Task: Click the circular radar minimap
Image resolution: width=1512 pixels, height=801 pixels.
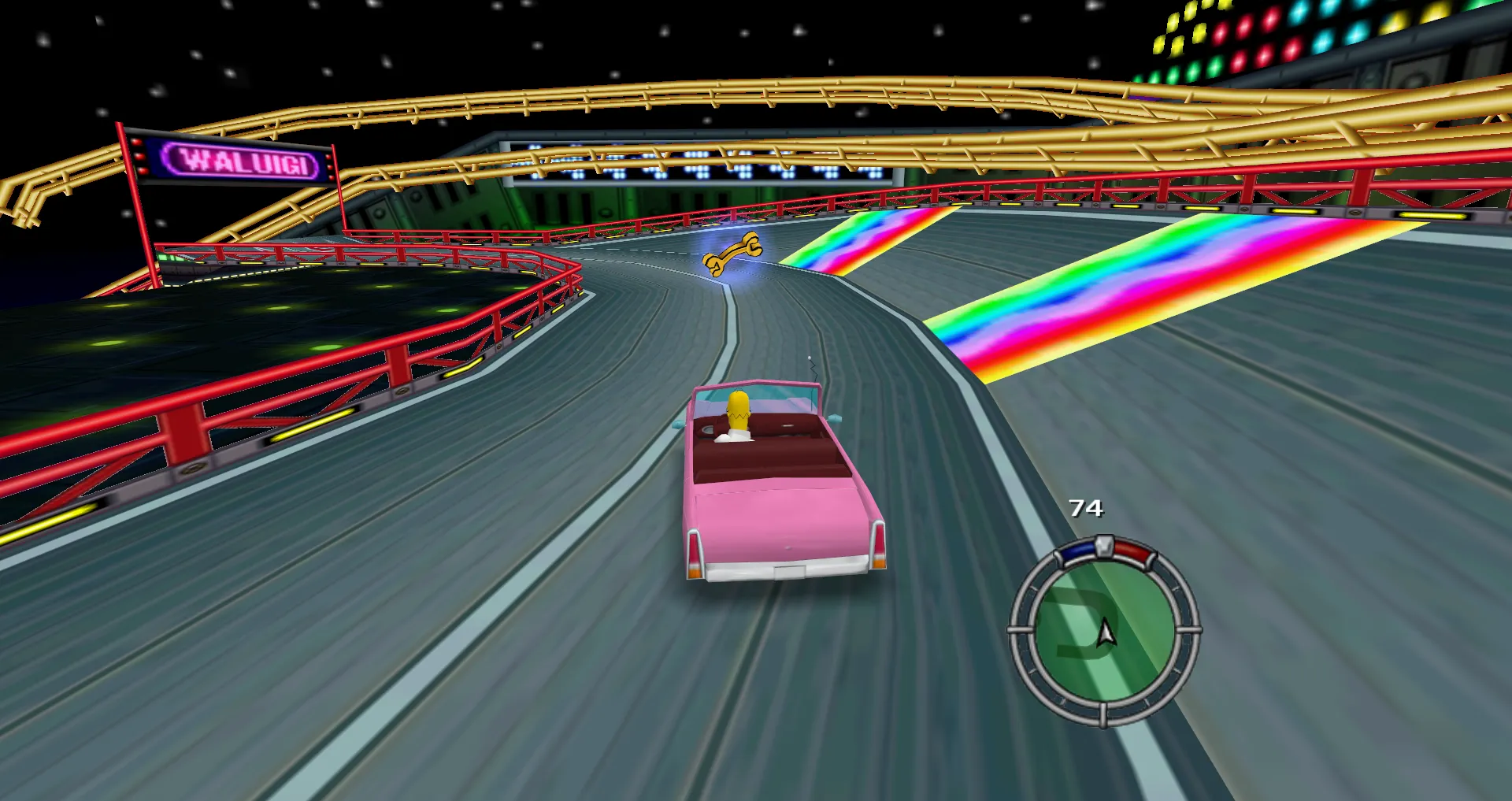Action: pyautogui.click(x=1104, y=632)
